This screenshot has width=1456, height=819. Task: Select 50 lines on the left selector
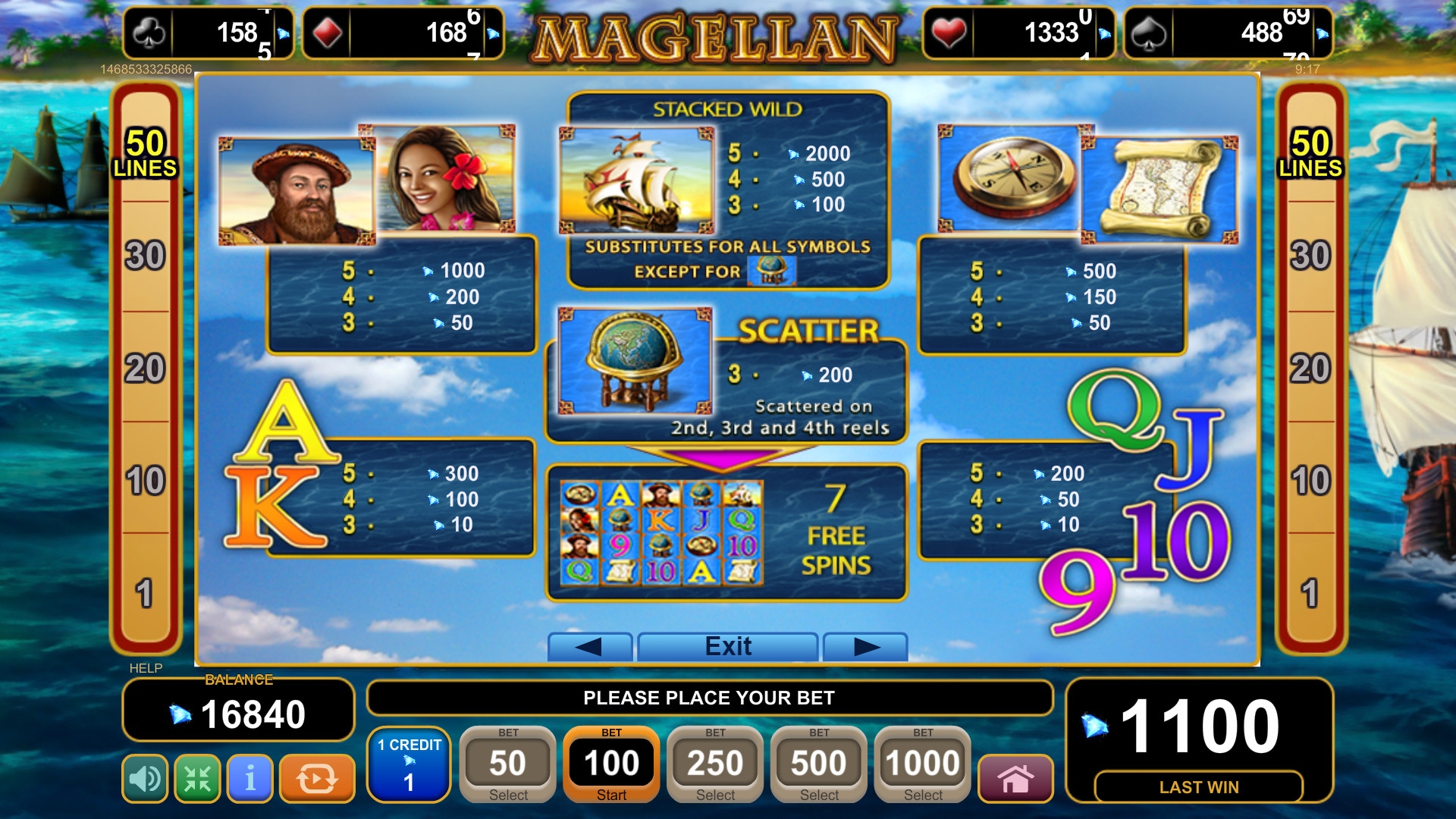click(145, 152)
